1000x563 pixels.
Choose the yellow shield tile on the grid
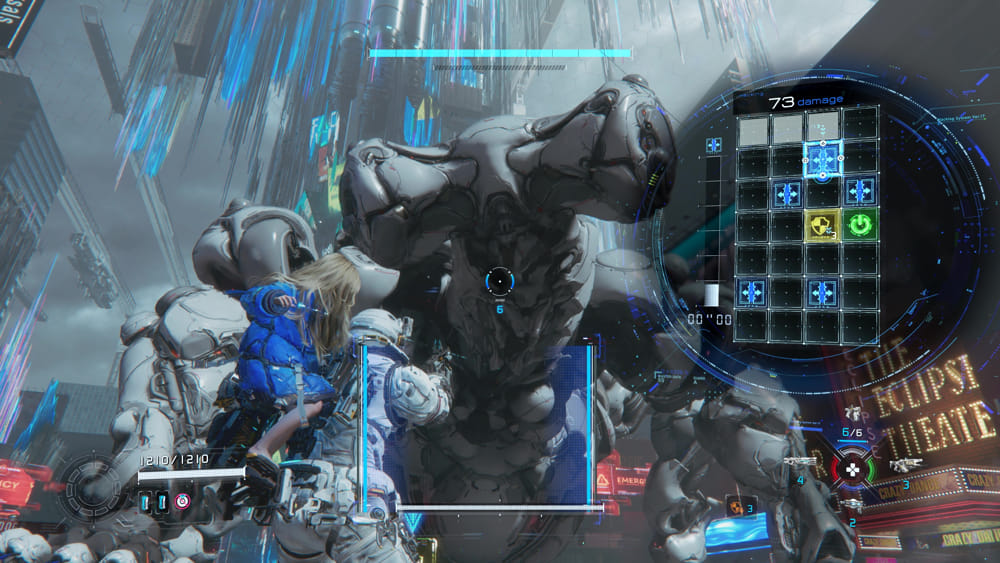pyautogui.click(x=822, y=225)
